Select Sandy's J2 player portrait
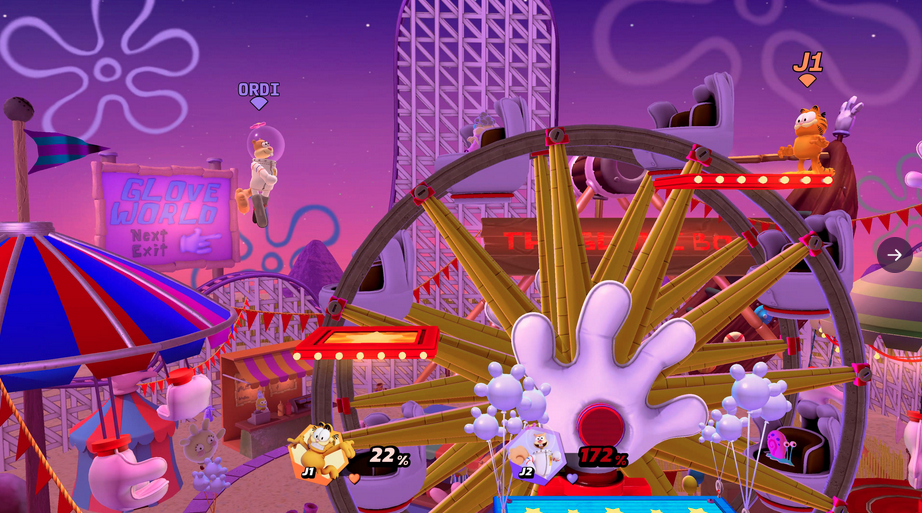922x513 pixels. pyautogui.click(x=537, y=455)
